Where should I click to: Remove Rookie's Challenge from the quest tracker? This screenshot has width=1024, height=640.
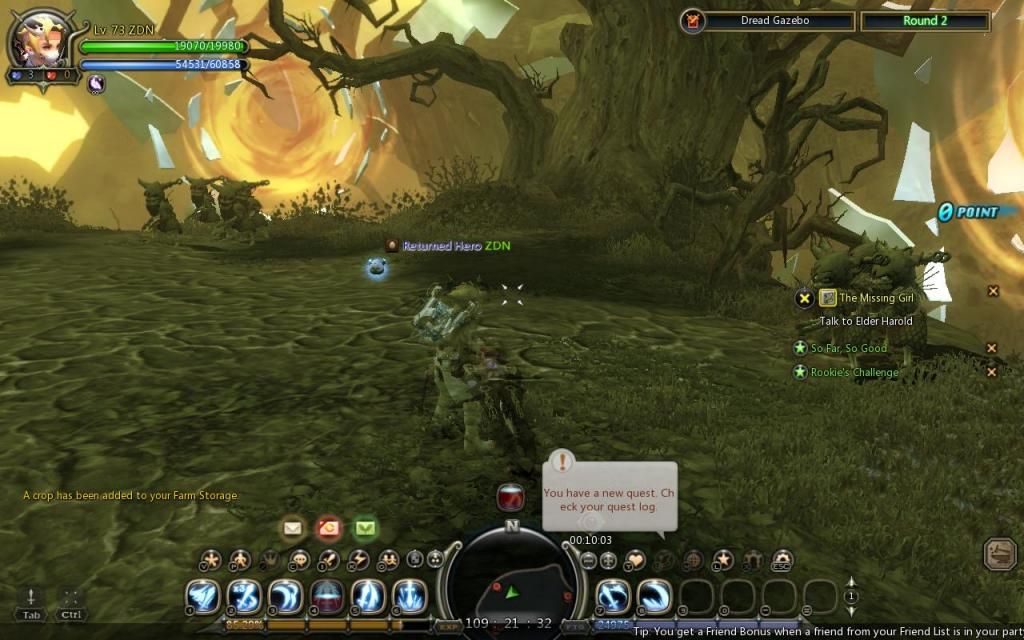pyautogui.click(x=992, y=372)
